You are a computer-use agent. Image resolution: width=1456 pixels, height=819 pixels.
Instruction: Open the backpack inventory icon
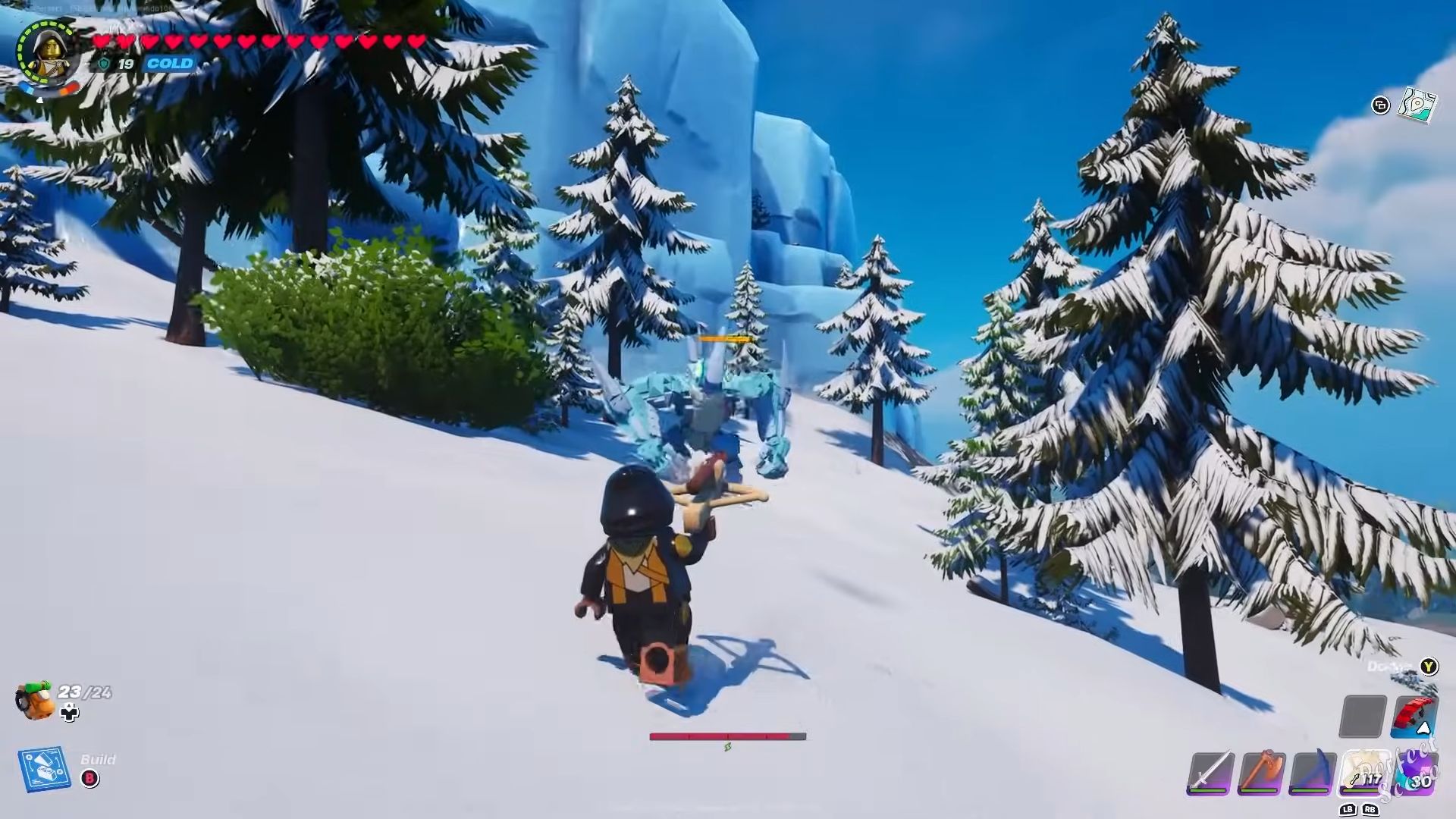(x=35, y=699)
